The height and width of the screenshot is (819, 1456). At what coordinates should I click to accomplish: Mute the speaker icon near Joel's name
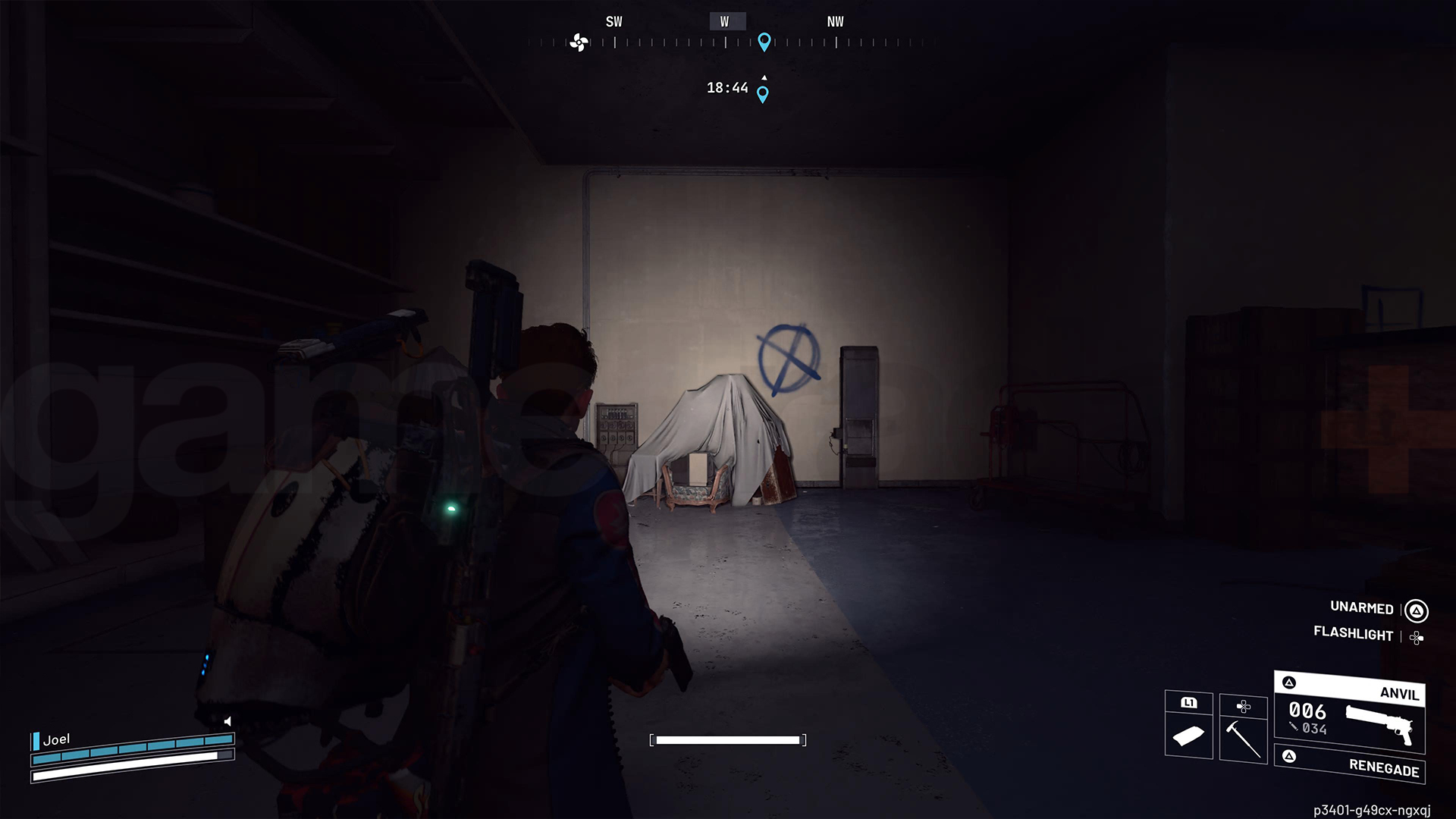point(227,722)
